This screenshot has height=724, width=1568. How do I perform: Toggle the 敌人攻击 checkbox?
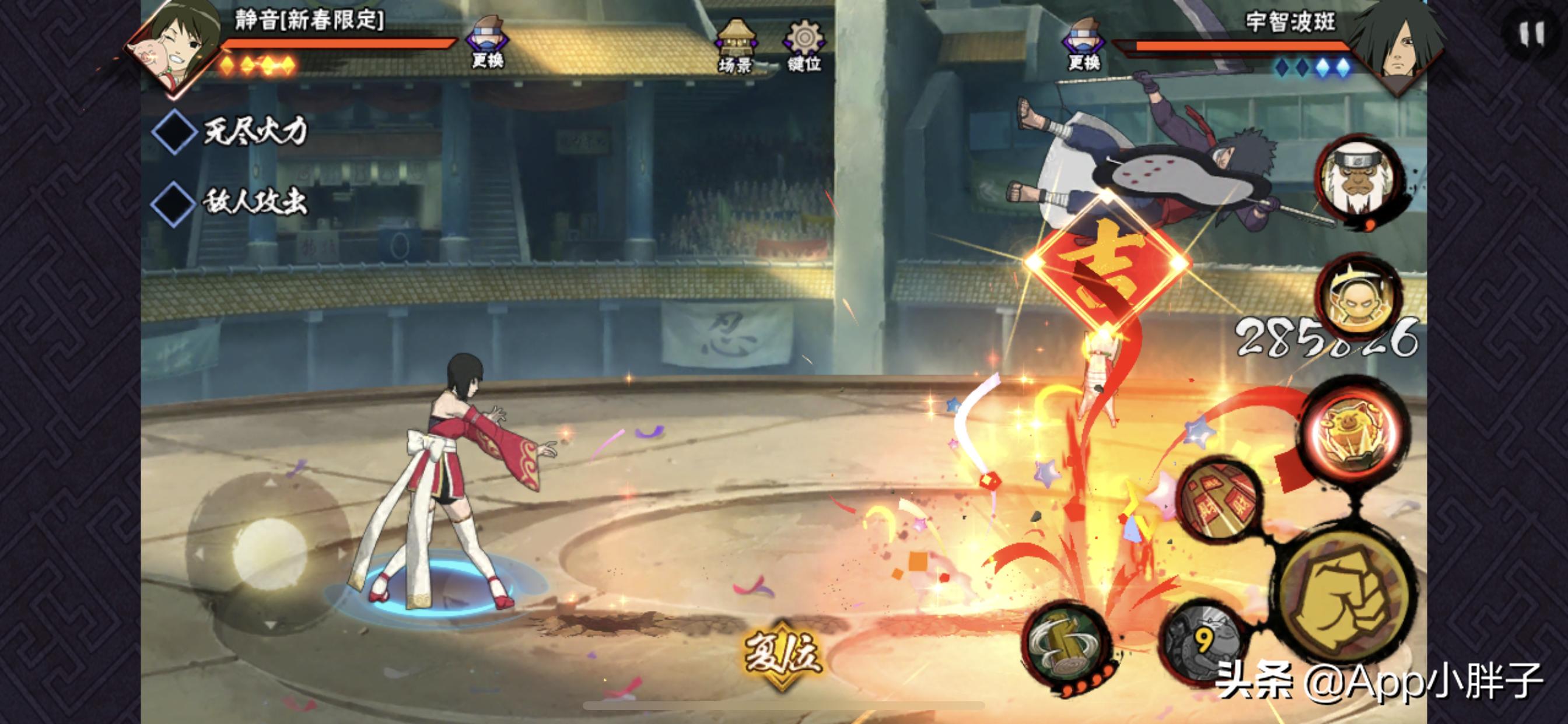tap(174, 203)
